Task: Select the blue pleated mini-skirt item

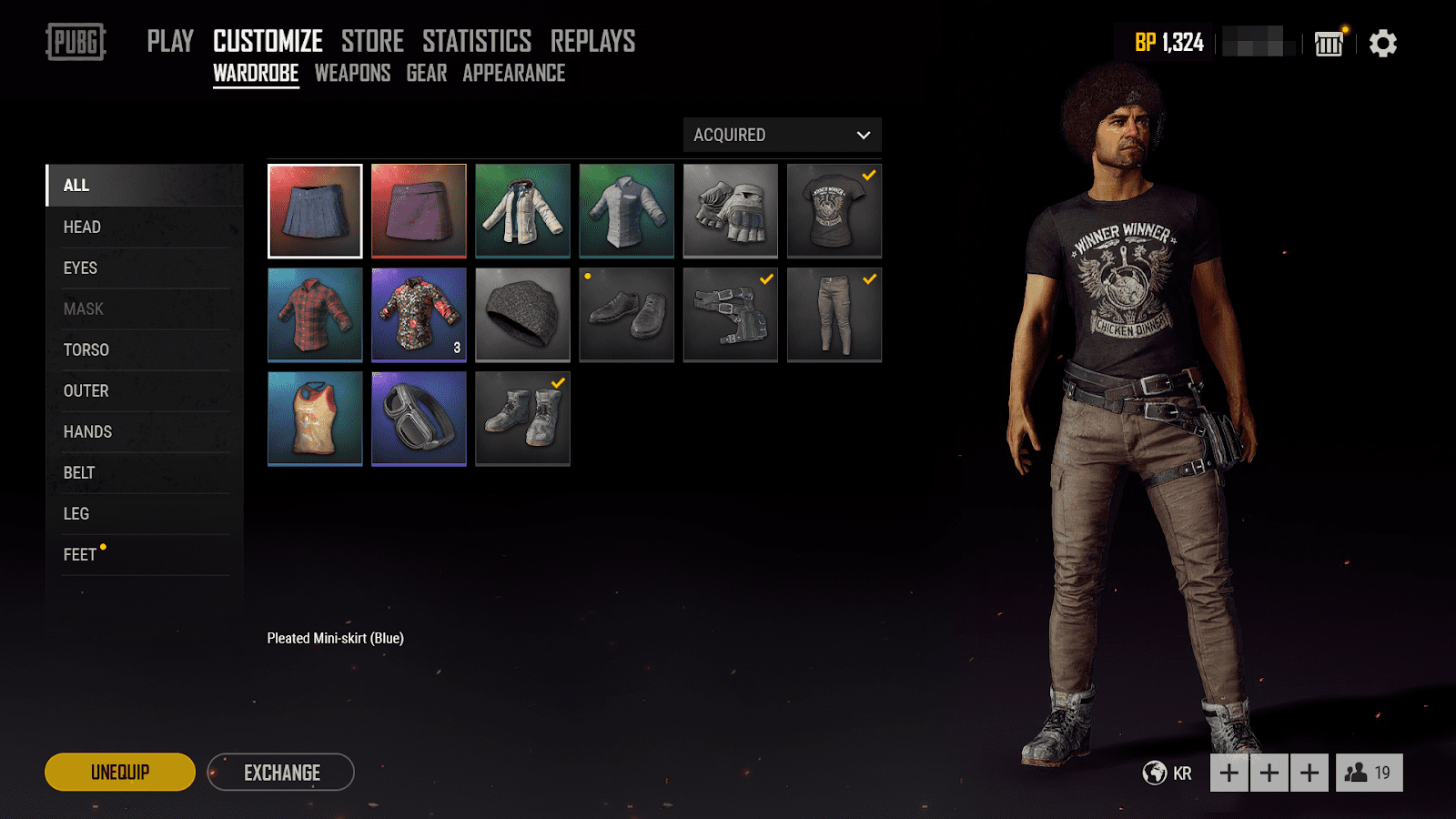Action: [x=315, y=211]
